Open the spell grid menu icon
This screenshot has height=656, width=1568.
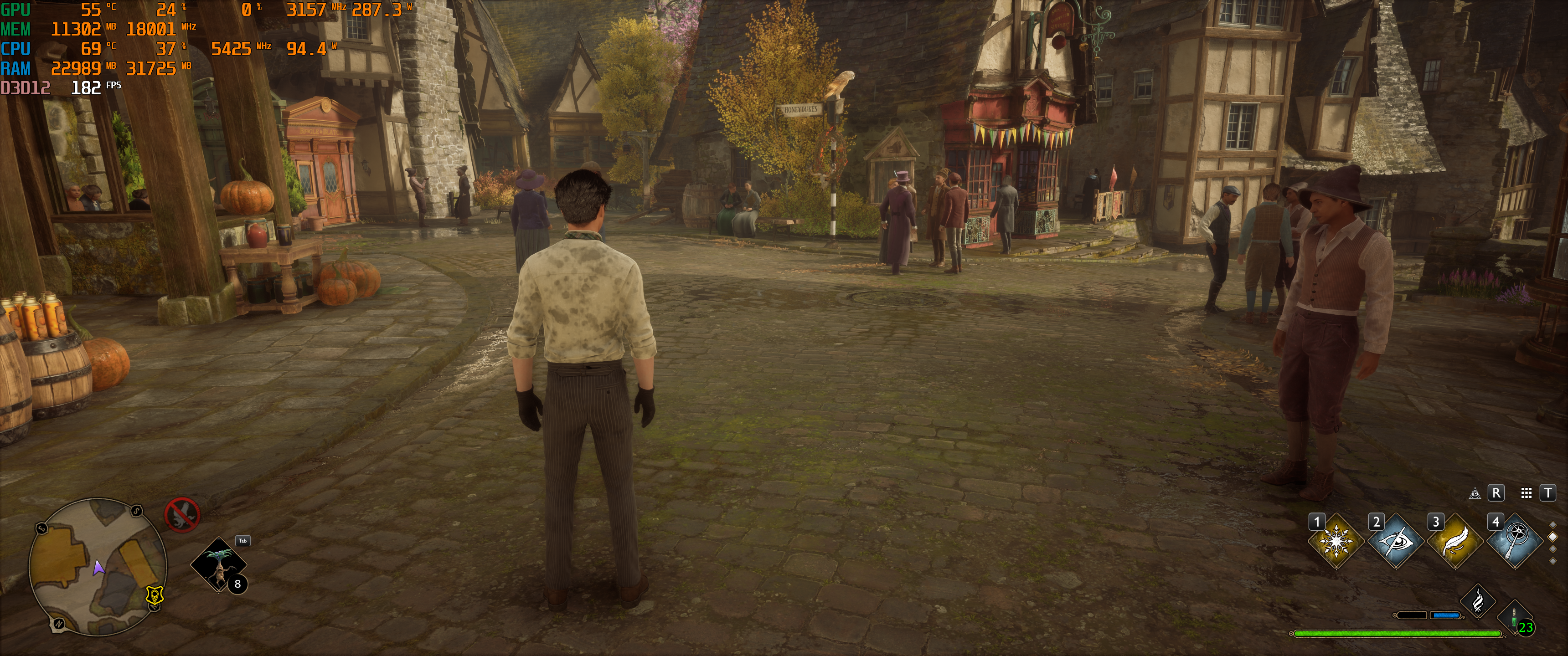(1526, 493)
